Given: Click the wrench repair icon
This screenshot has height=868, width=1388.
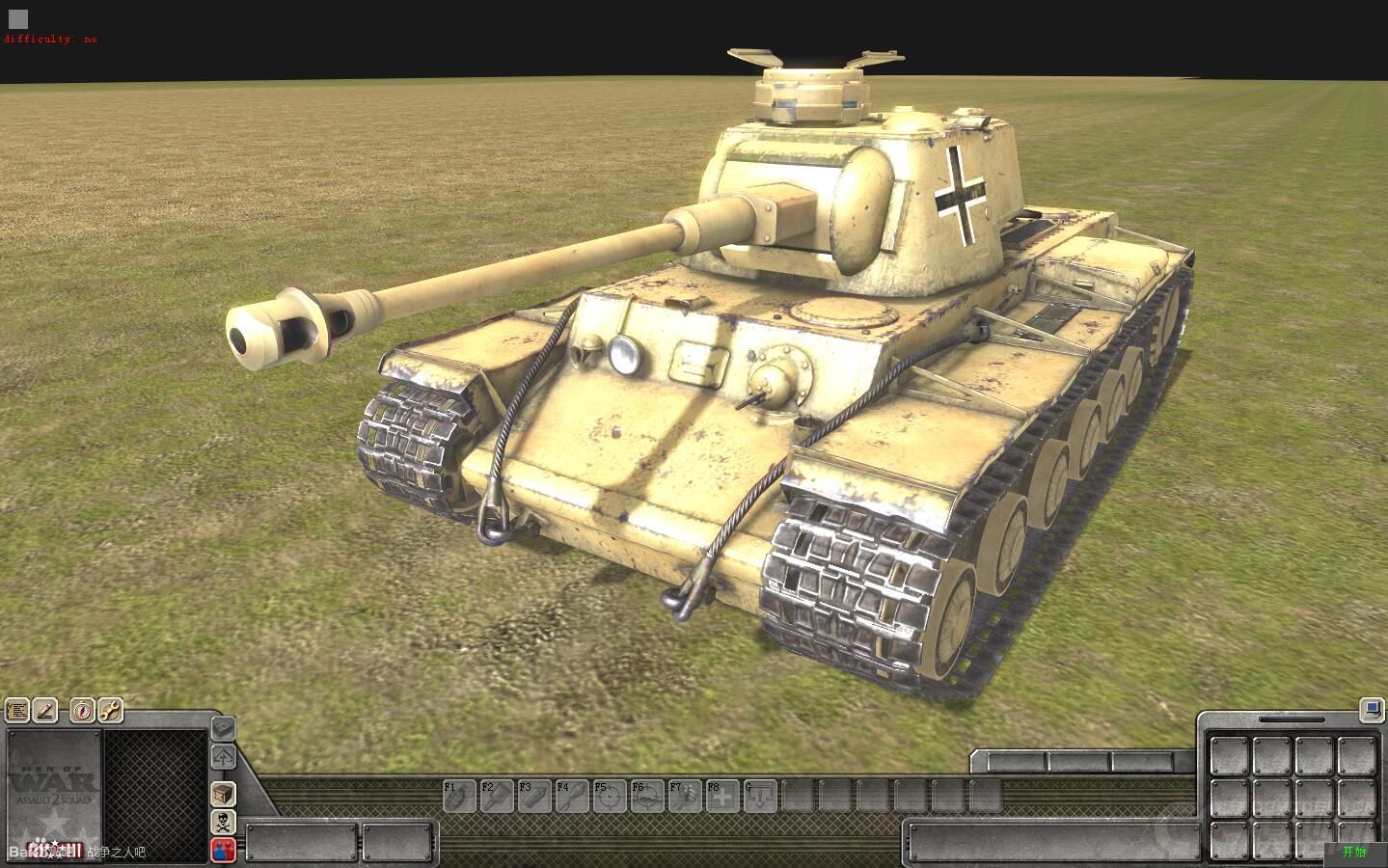Looking at the screenshot, I should [109, 712].
